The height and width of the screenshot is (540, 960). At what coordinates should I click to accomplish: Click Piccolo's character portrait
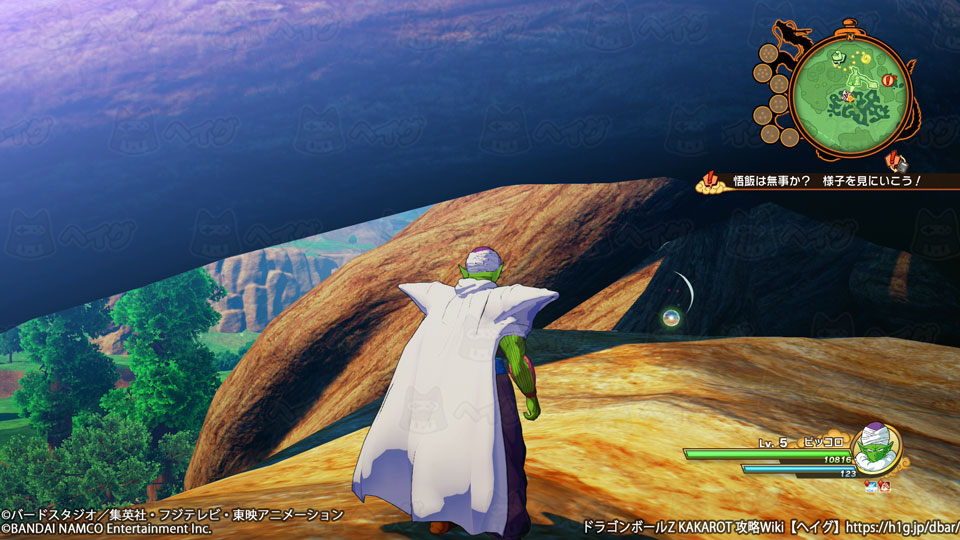click(877, 449)
